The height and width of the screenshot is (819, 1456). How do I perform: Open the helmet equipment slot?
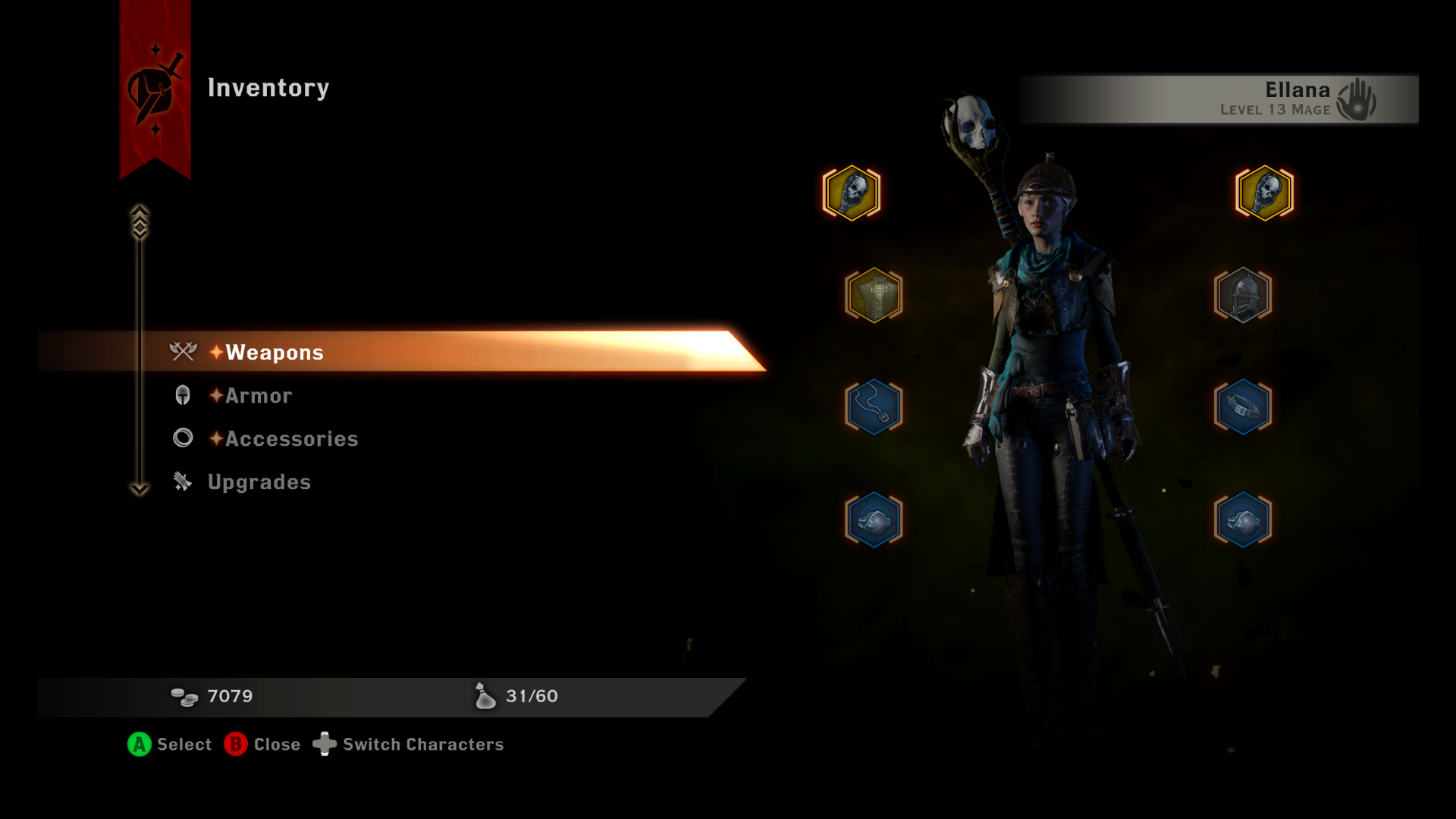(x=1244, y=296)
